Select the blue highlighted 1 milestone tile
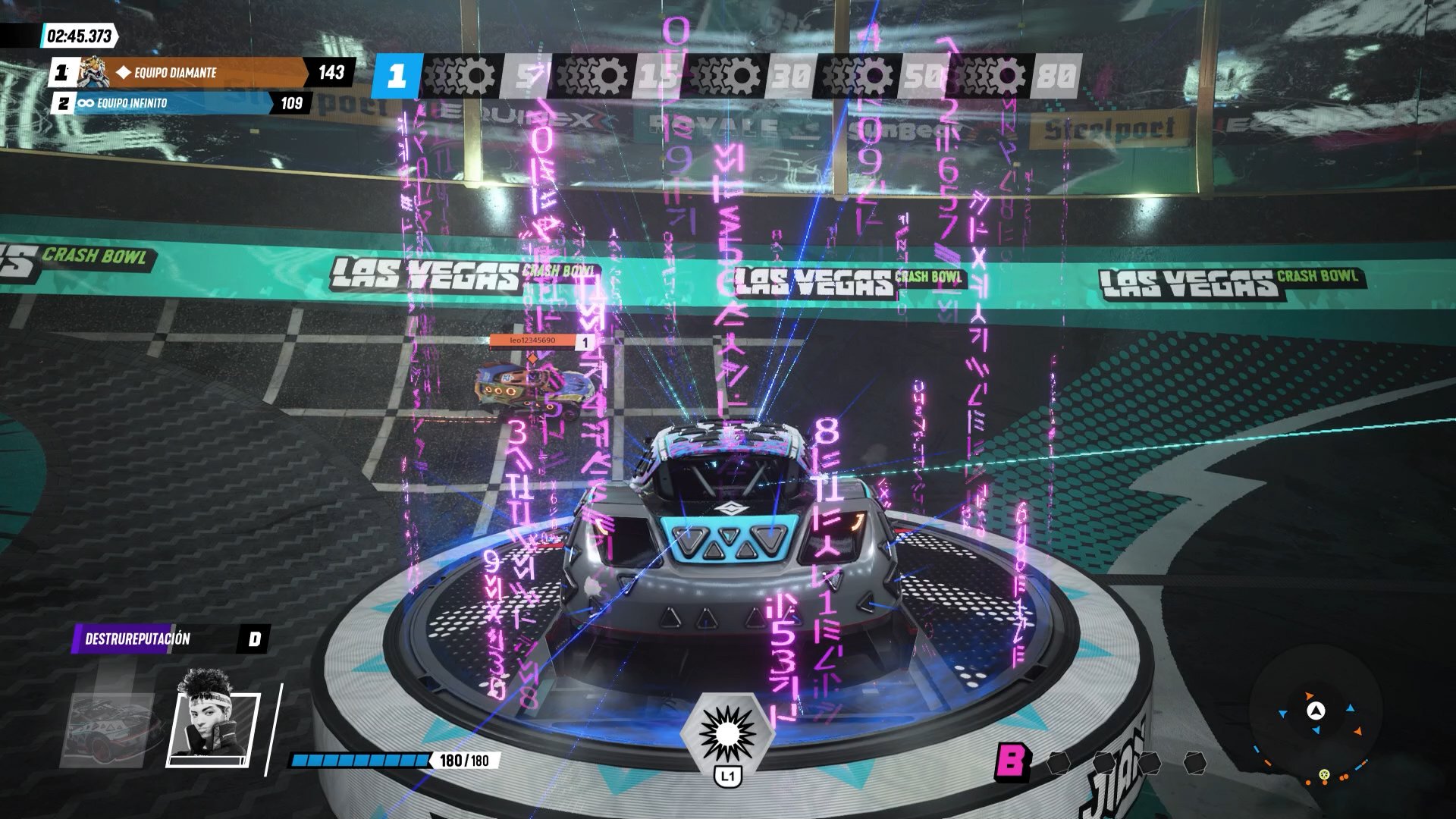1456x819 pixels. click(x=397, y=76)
